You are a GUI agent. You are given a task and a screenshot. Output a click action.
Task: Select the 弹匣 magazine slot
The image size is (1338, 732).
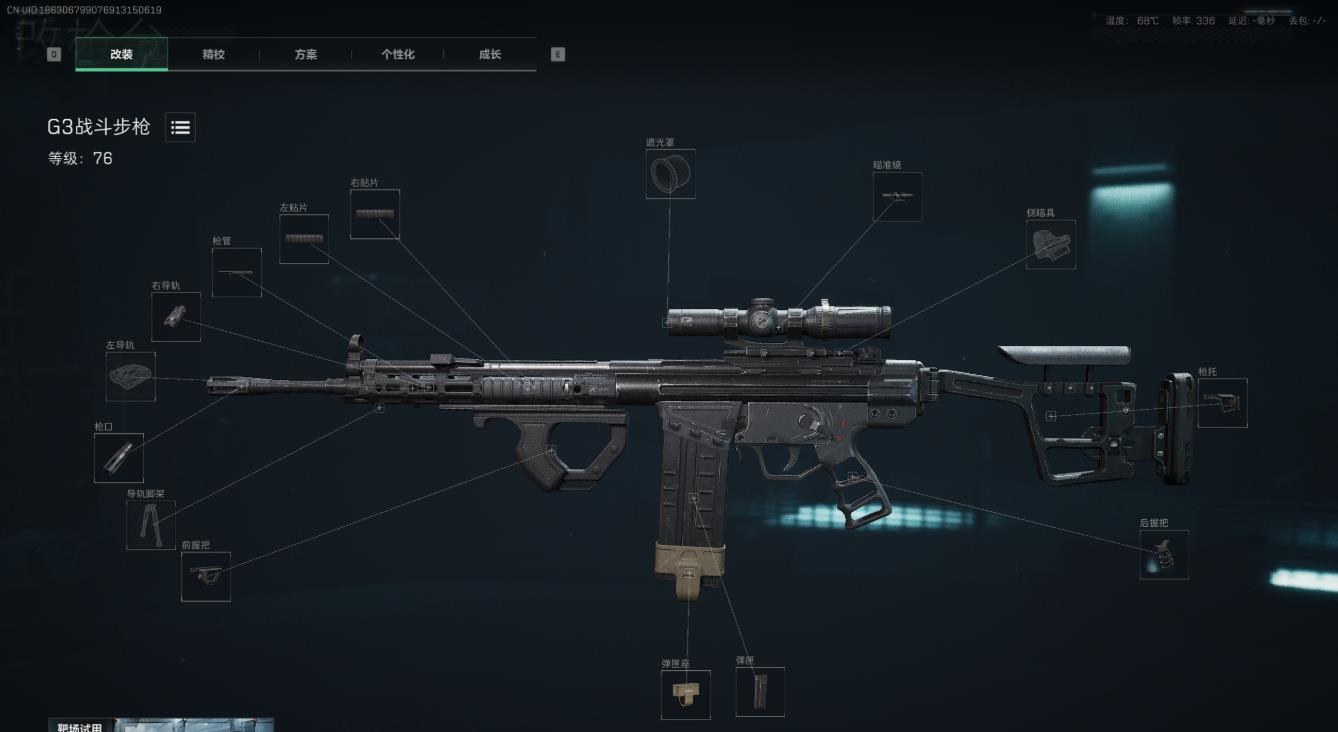click(760, 692)
